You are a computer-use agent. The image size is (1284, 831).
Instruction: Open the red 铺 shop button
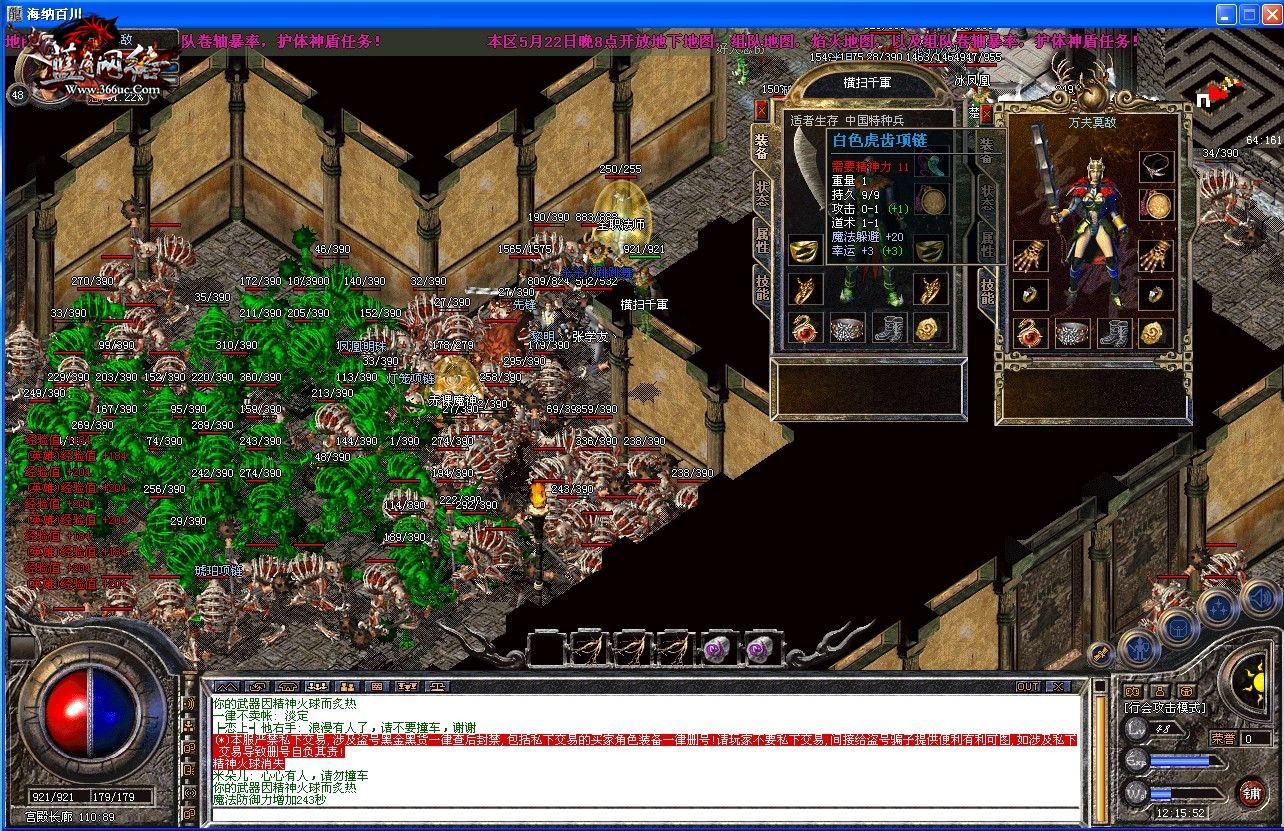click(x=1250, y=792)
